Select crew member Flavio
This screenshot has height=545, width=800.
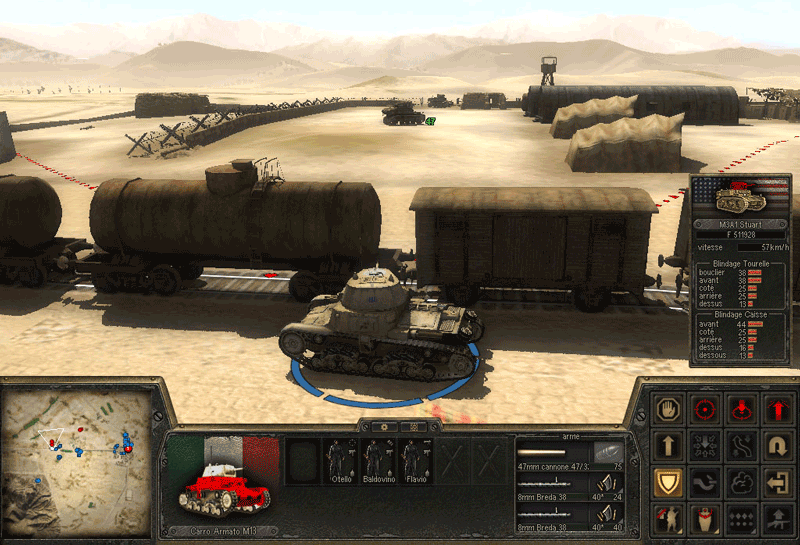[412, 462]
